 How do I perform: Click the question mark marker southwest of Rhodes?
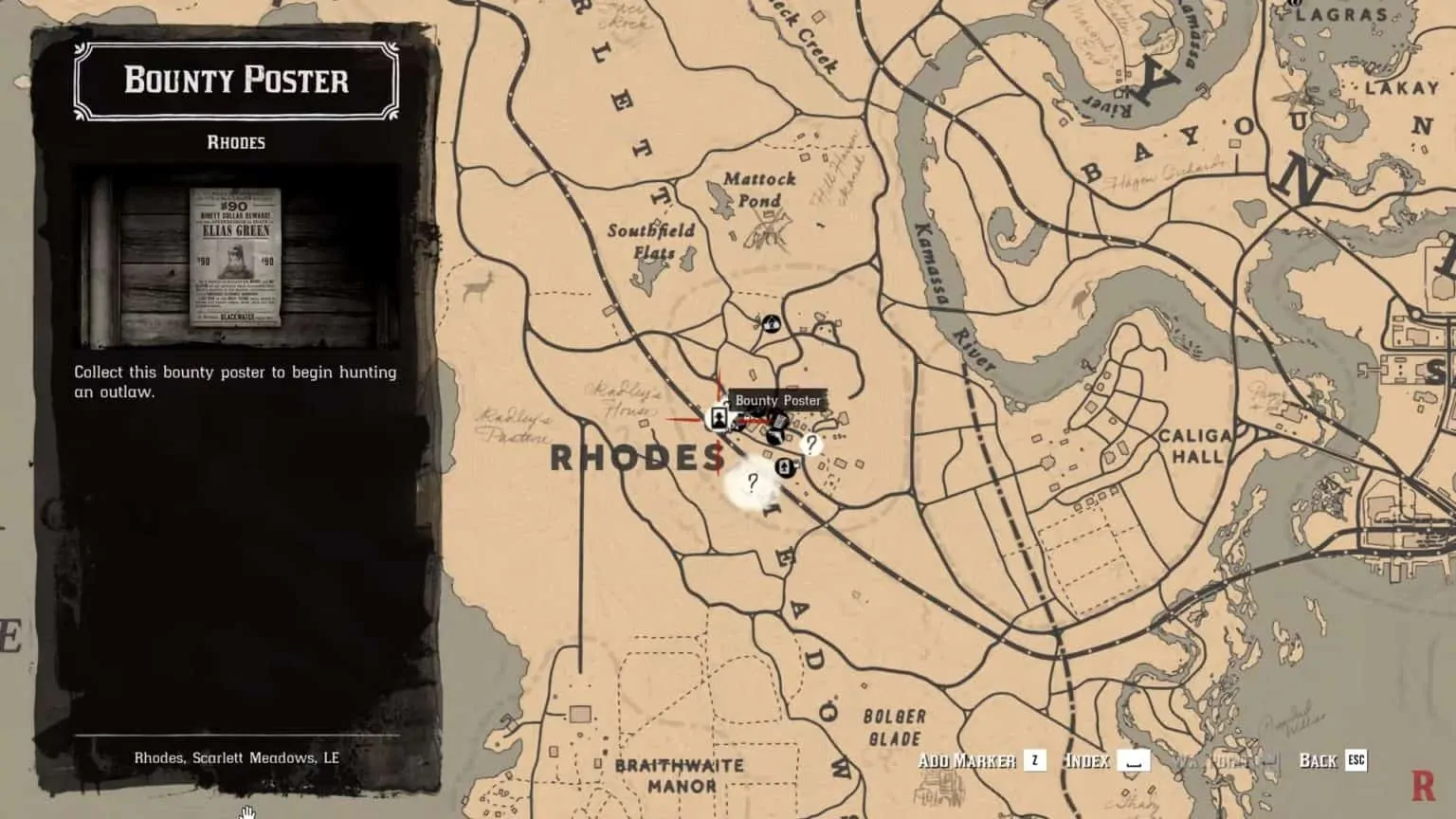coord(752,483)
